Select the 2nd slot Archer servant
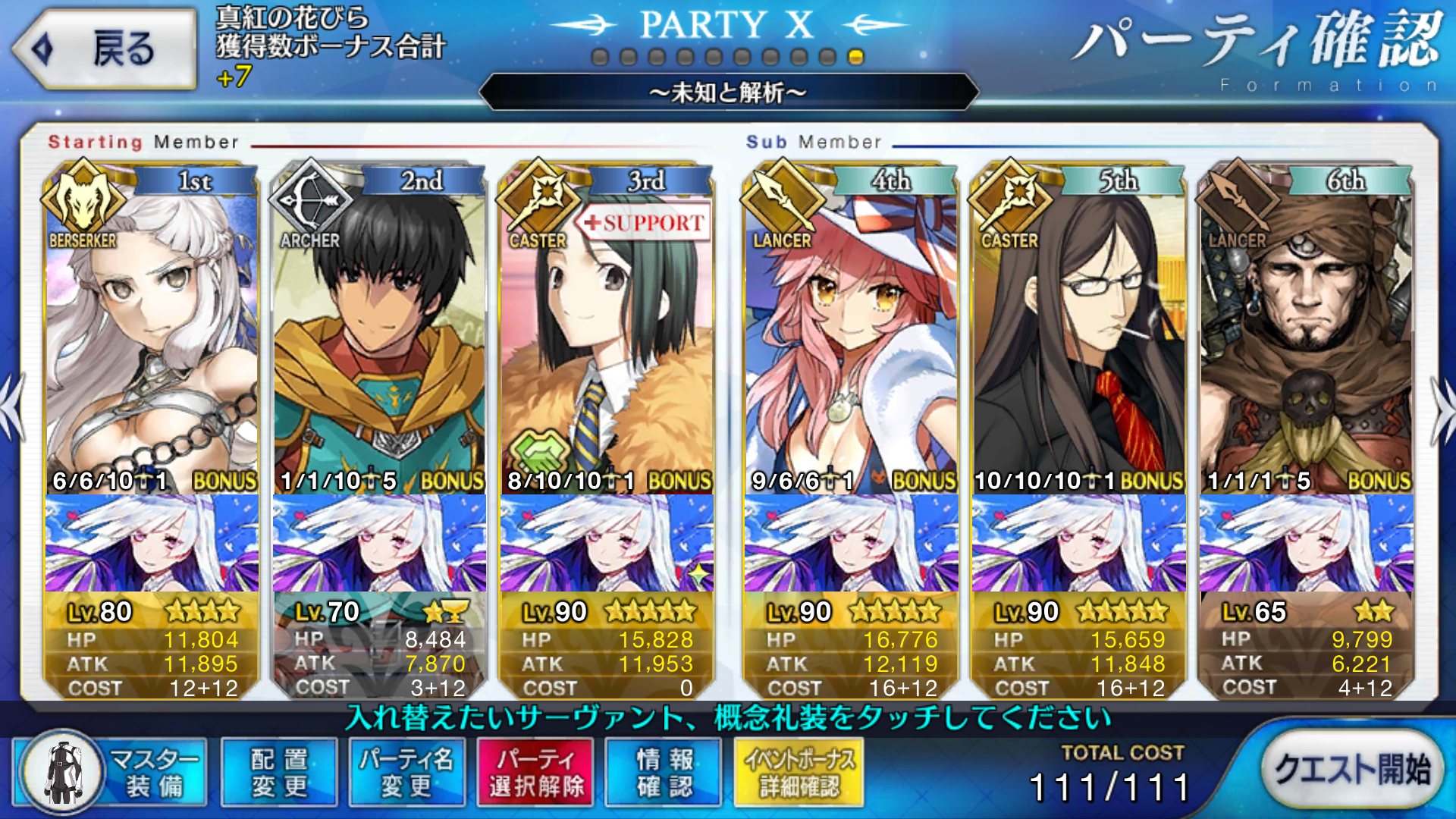1456x819 pixels. (379, 334)
